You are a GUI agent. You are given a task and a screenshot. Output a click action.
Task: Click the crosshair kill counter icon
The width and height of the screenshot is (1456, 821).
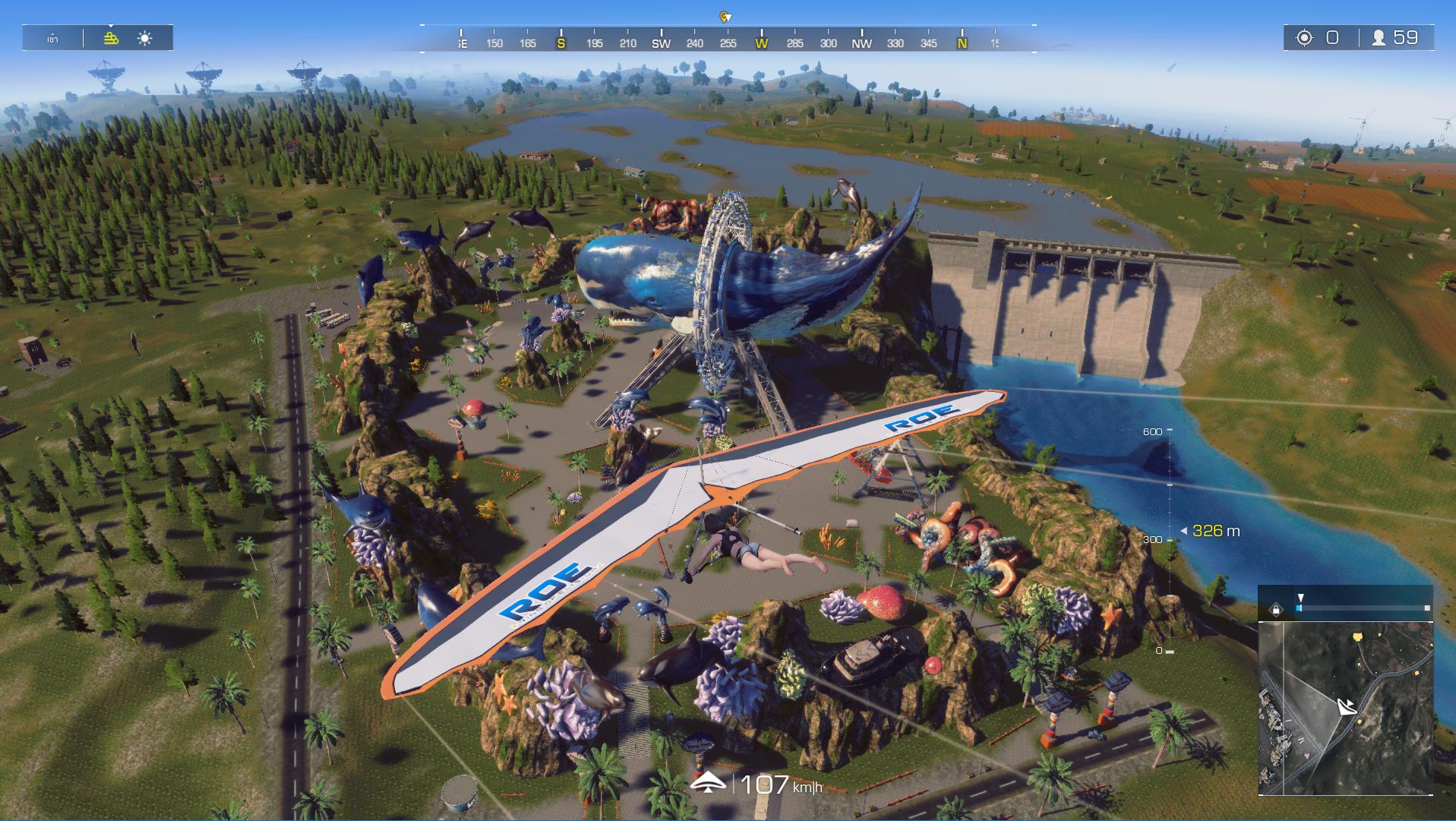coord(1305,35)
